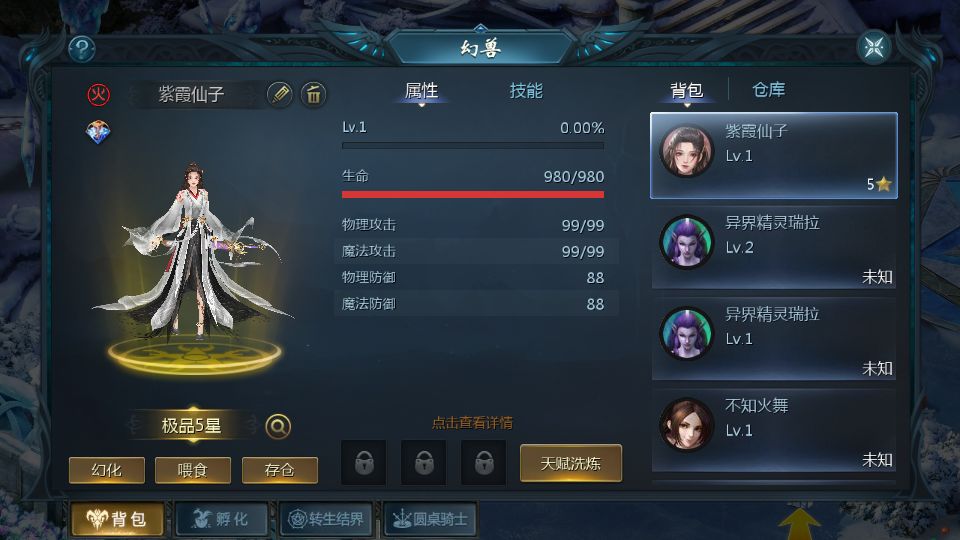Switch to the 圆桌骑士 bottom tab
This screenshot has width=960, height=540.
pyautogui.click(x=431, y=519)
